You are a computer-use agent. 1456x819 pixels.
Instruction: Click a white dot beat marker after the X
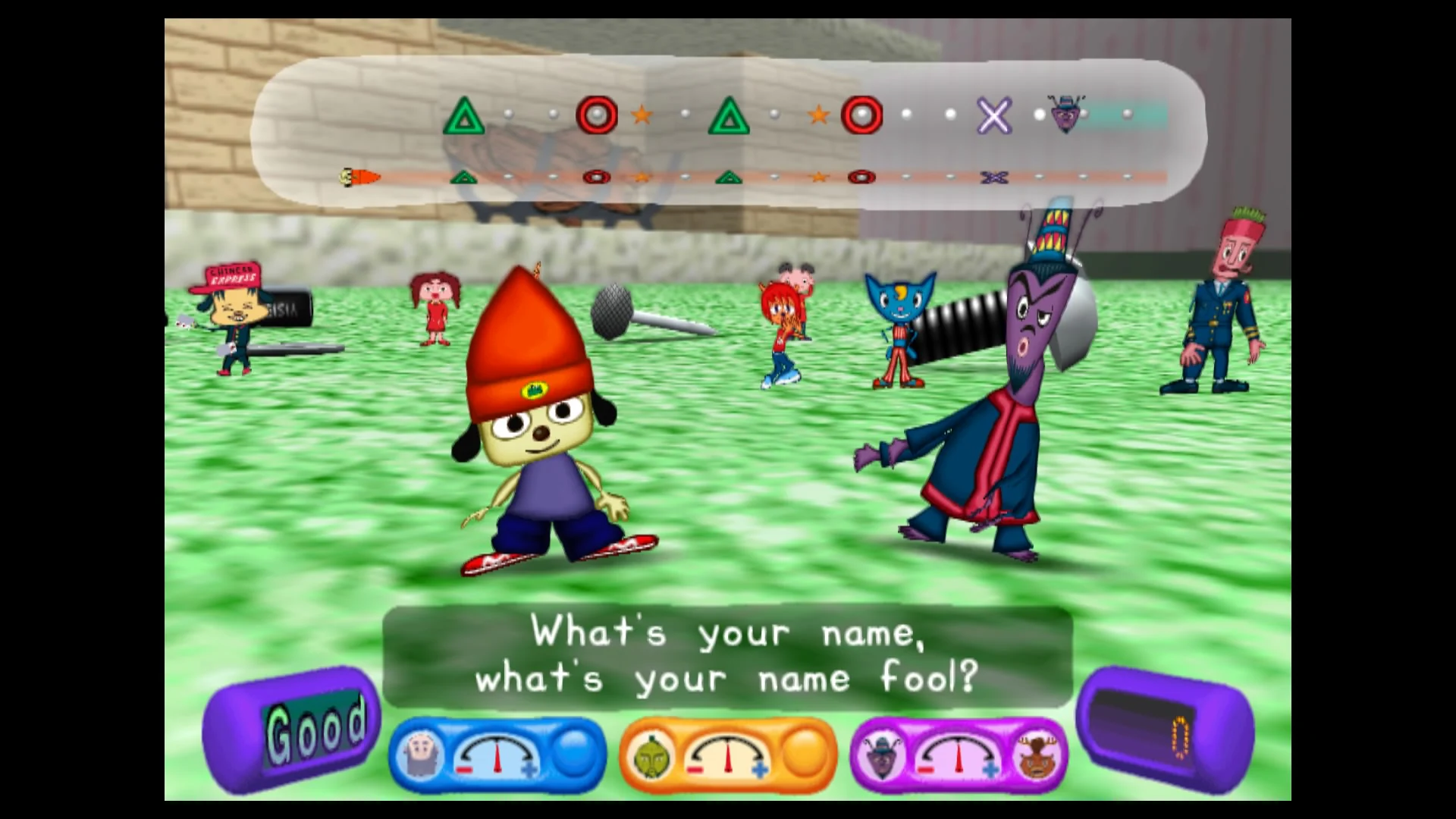click(1039, 112)
